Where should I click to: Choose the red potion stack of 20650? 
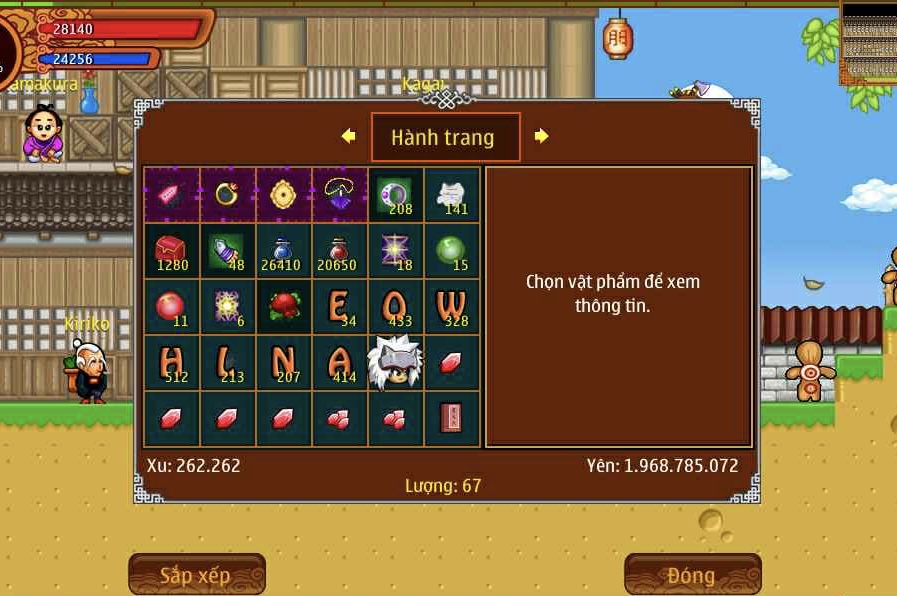click(x=340, y=250)
